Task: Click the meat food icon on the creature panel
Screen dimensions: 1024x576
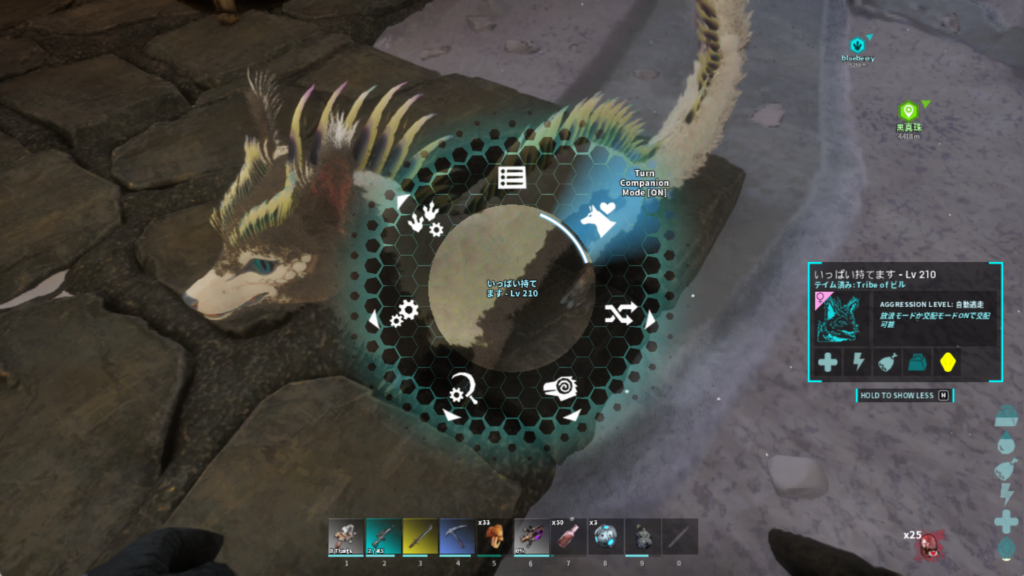Action: [x=888, y=363]
